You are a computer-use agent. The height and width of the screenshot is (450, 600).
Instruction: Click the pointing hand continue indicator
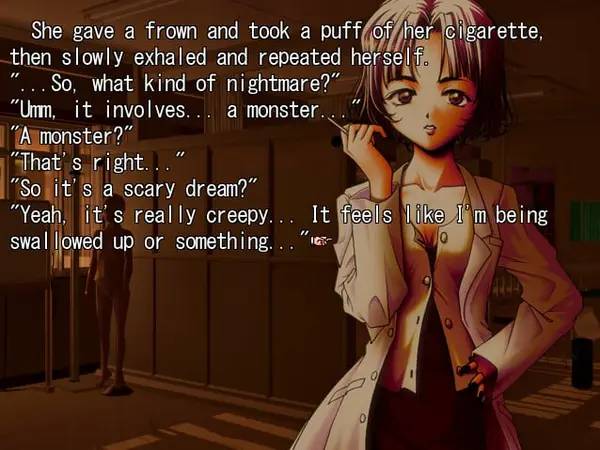(320, 242)
